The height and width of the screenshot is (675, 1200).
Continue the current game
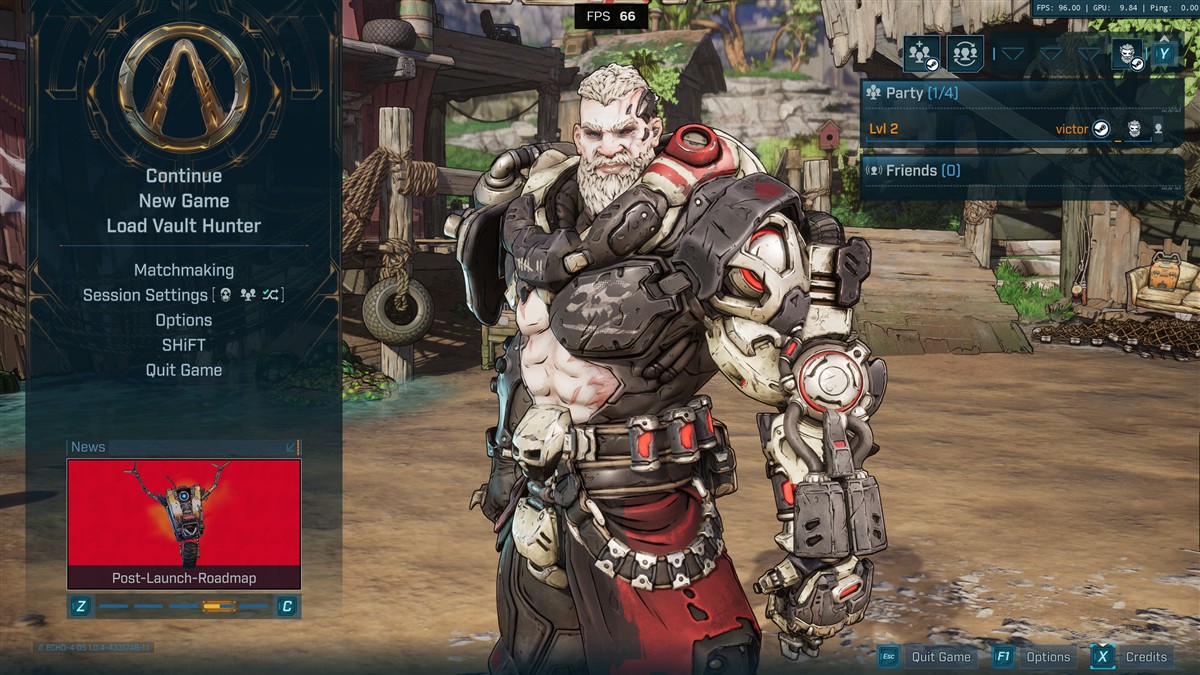184,176
